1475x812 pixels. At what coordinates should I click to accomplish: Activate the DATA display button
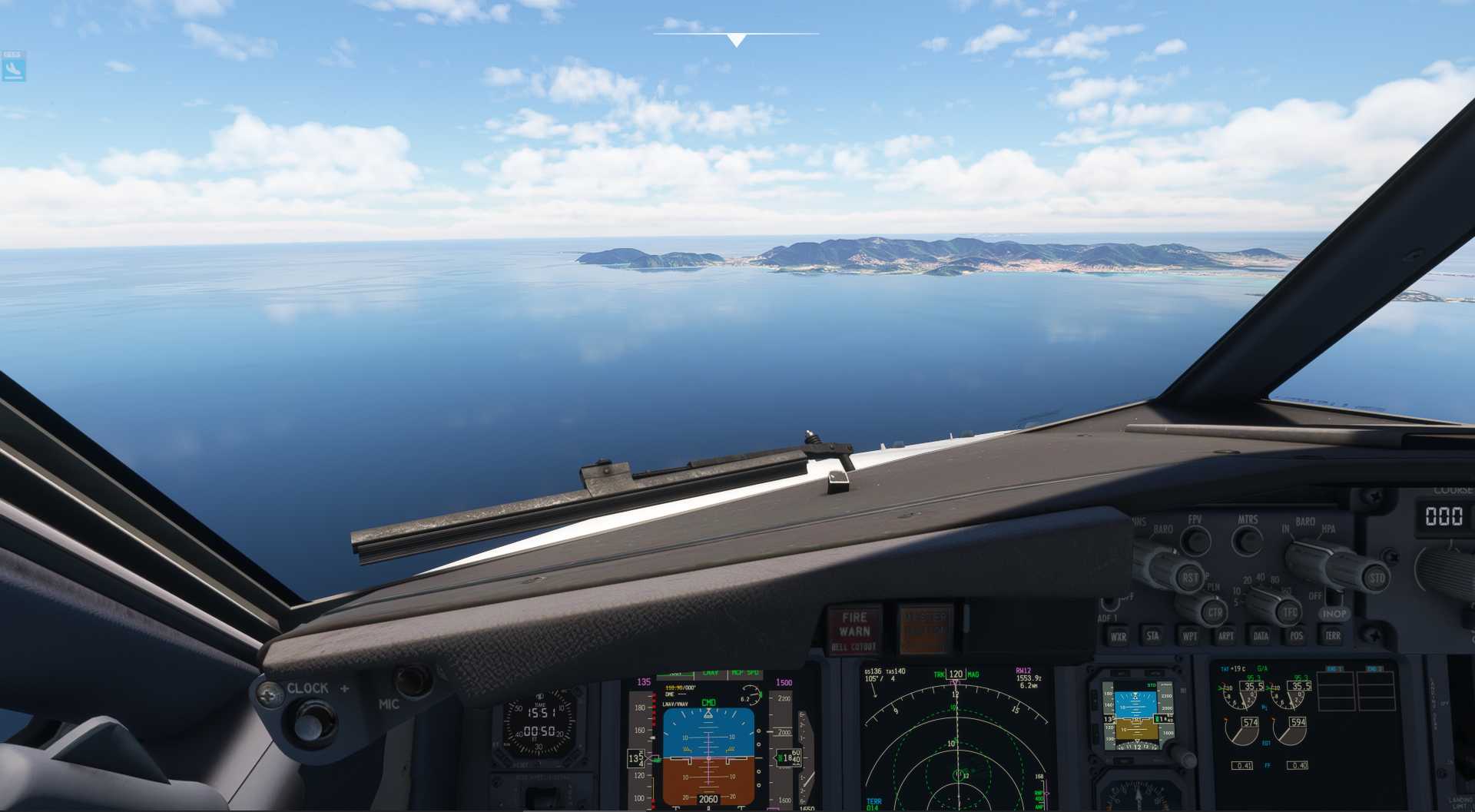1262,636
